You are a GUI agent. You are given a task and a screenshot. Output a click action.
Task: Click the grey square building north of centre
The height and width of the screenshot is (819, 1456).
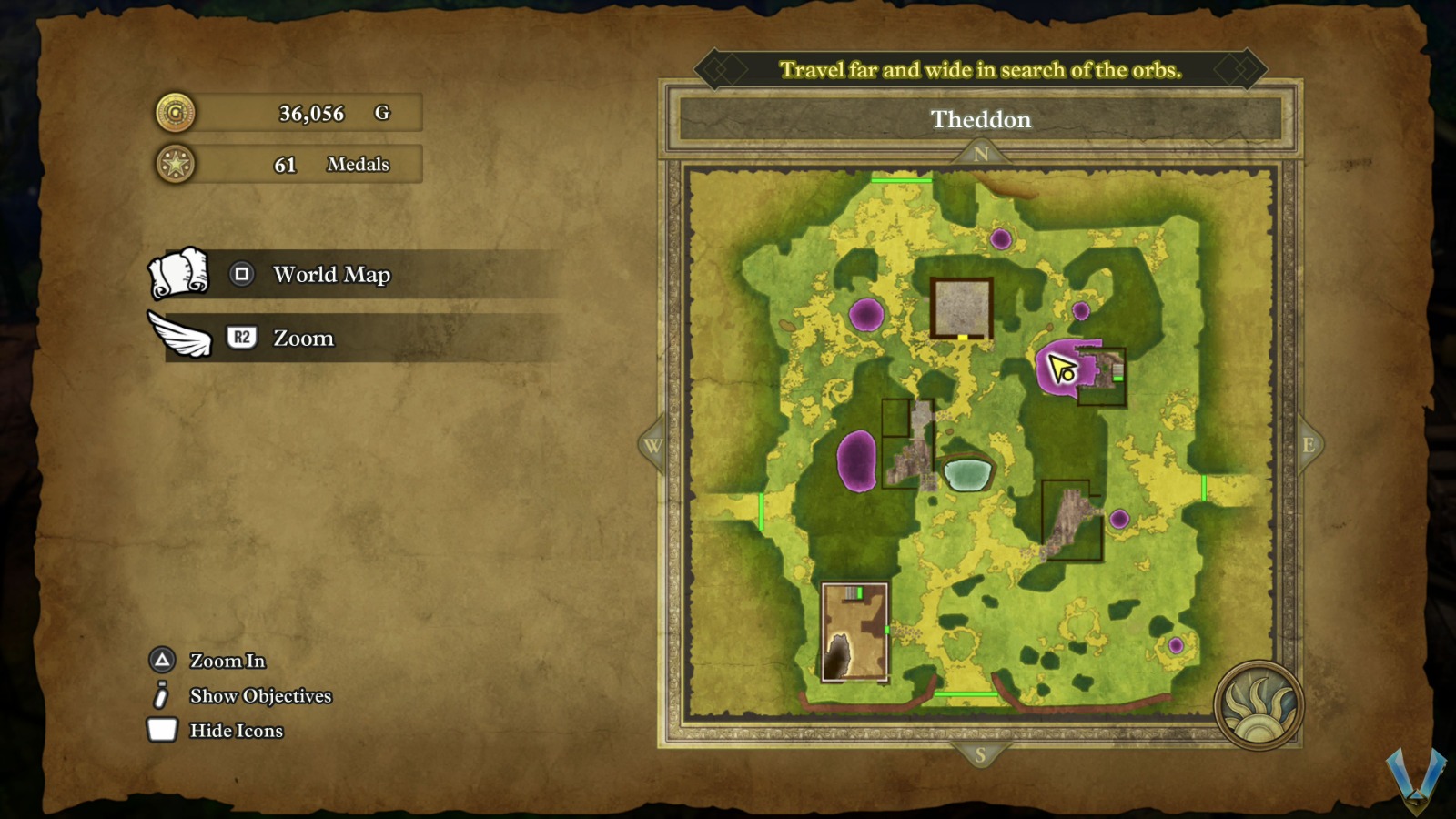pyautogui.click(x=961, y=308)
